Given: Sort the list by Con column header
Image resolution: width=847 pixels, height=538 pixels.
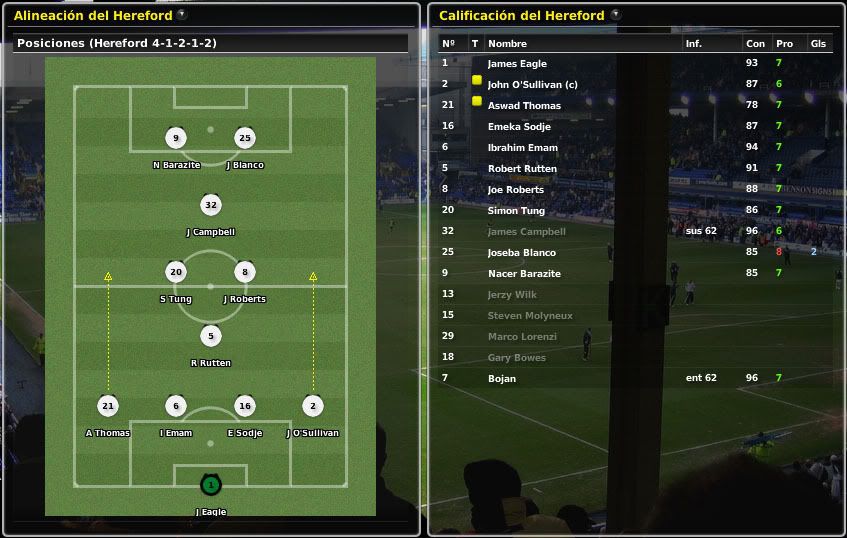Looking at the screenshot, I should click(x=755, y=44).
